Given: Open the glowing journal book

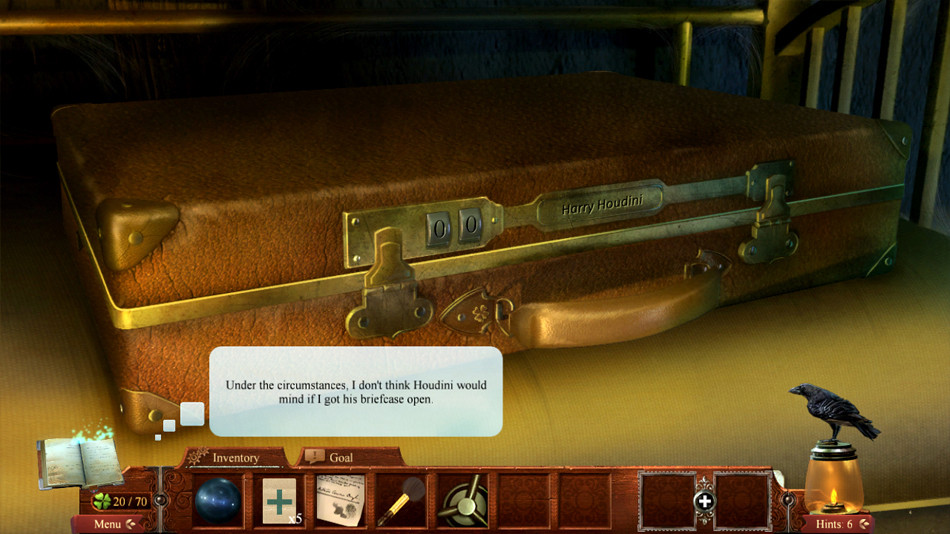Looking at the screenshot, I should [x=79, y=462].
